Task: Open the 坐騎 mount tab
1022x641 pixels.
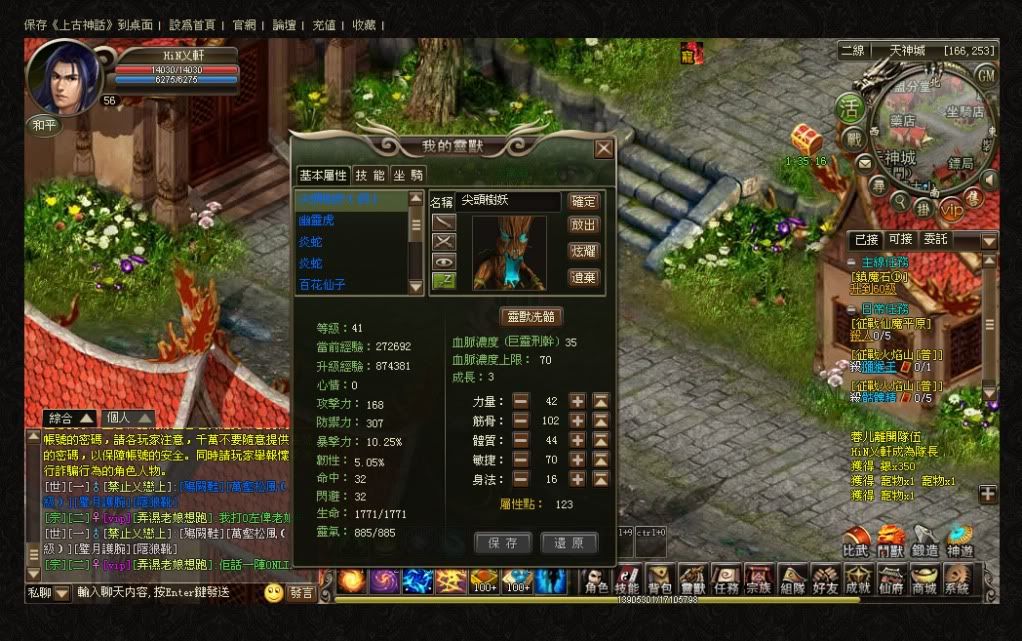Action: (x=407, y=175)
